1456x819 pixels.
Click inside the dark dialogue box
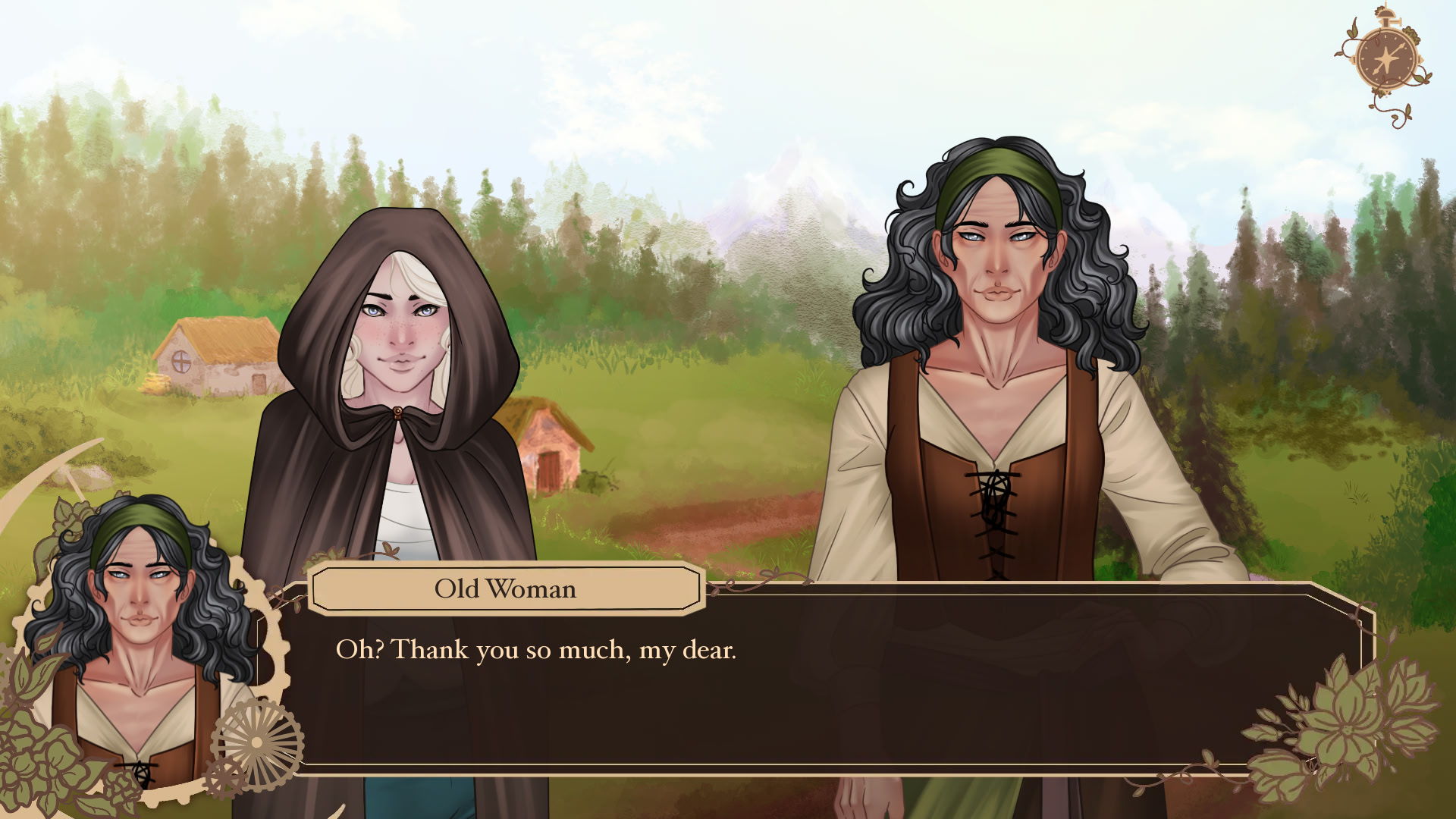[834, 698]
